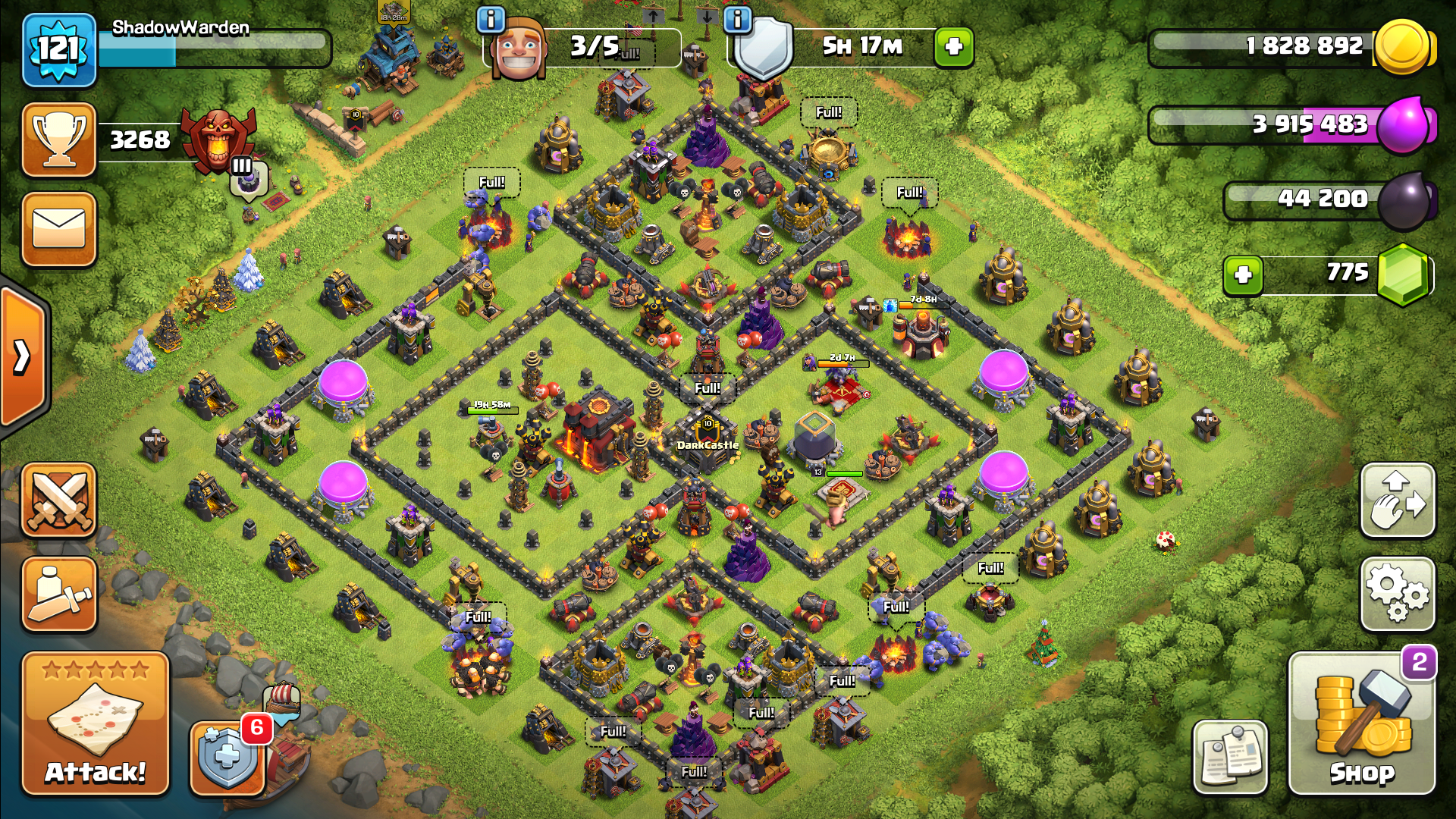This screenshot has height=819, width=1456.
Task: Add more shield time with green plus
Action: click(x=953, y=47)
